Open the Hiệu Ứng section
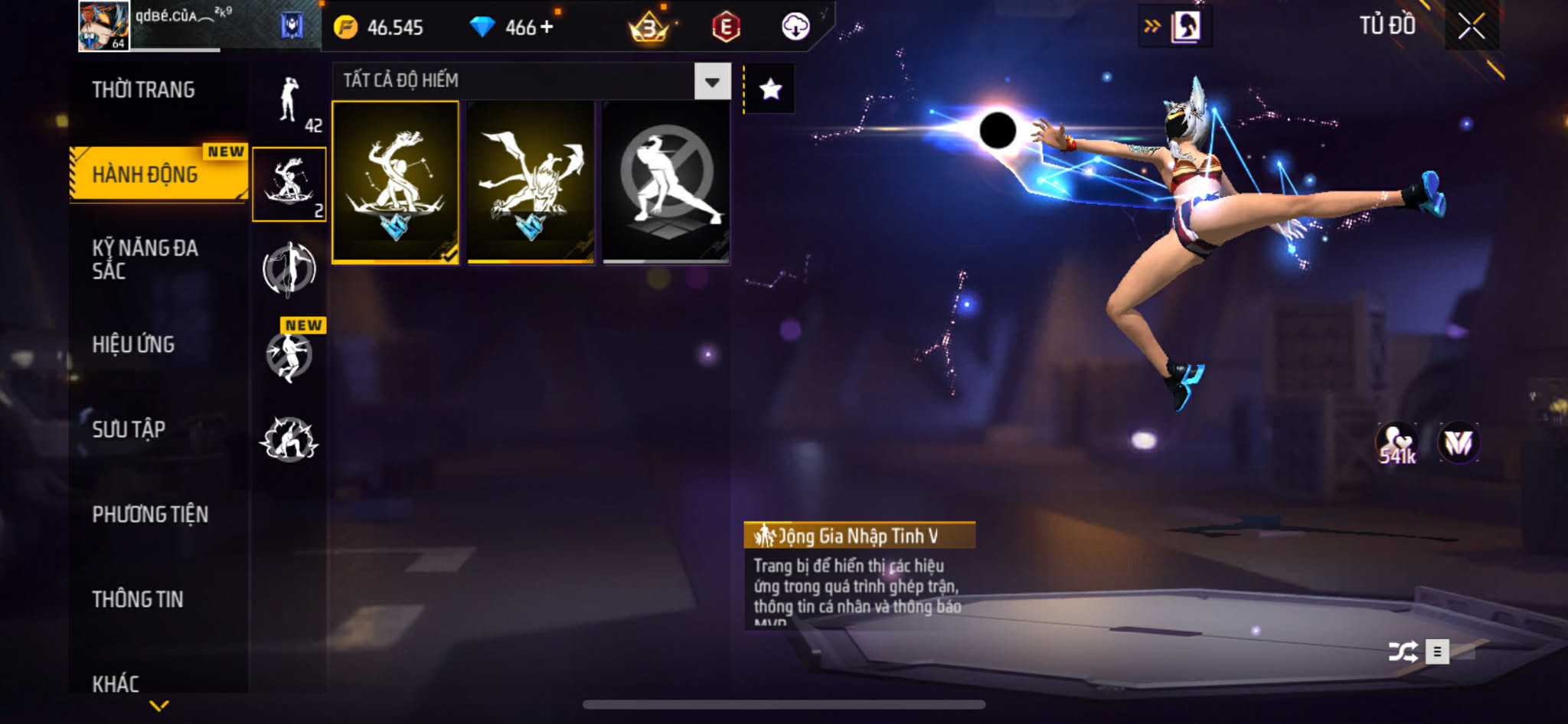Image resolution: width=1568 pixels, height=724 pixels. click(x=134, y=344)
